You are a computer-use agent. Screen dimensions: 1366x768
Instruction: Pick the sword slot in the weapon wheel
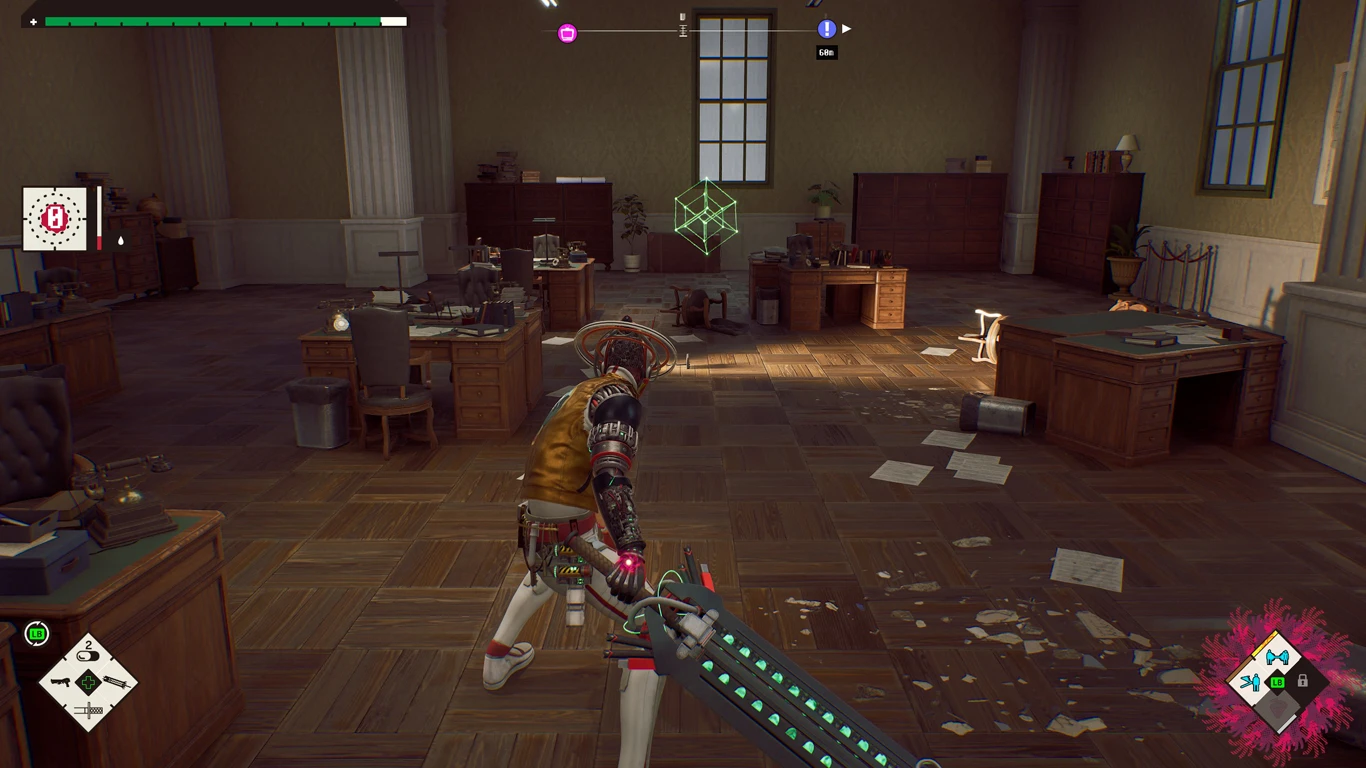[x=89, y=710]
